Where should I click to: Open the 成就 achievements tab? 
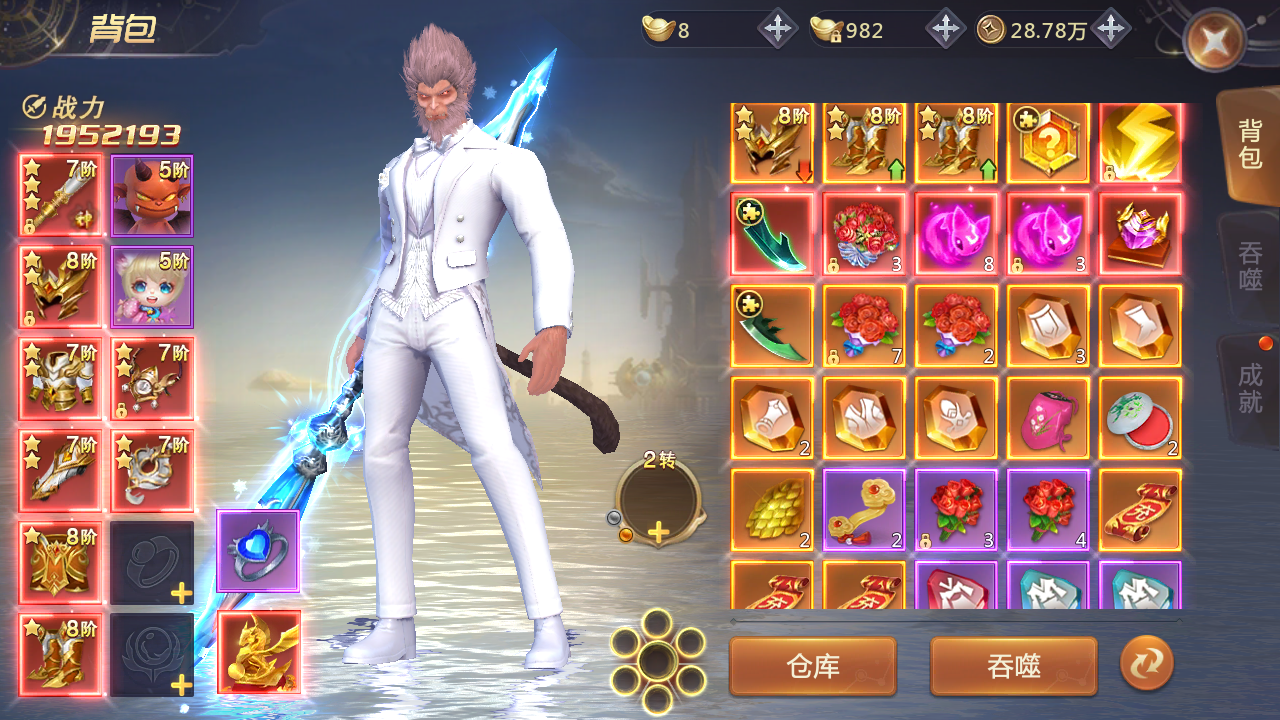point(1250,388)
